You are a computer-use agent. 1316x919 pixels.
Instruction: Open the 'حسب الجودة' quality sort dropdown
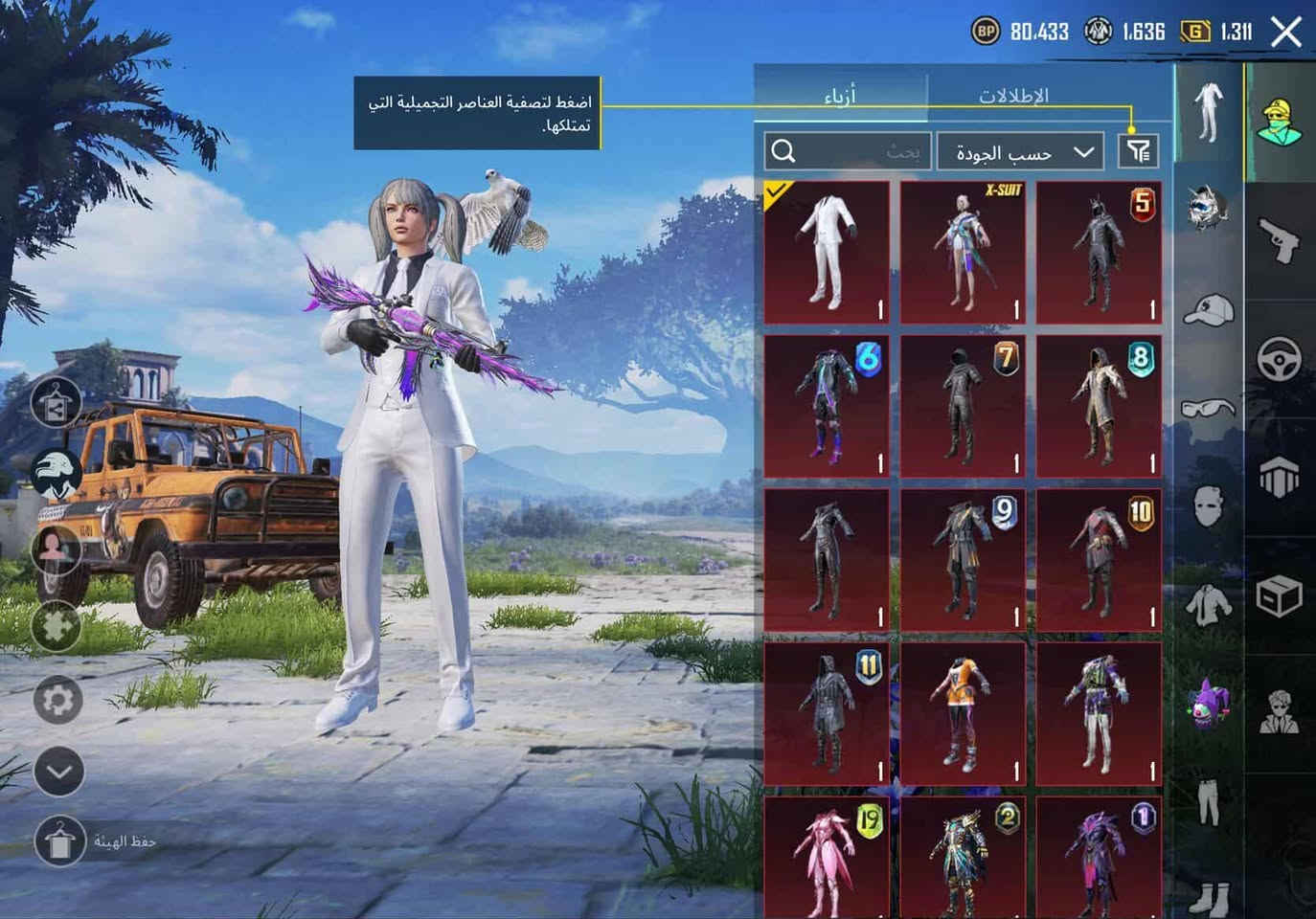(x=1020, y=151)
